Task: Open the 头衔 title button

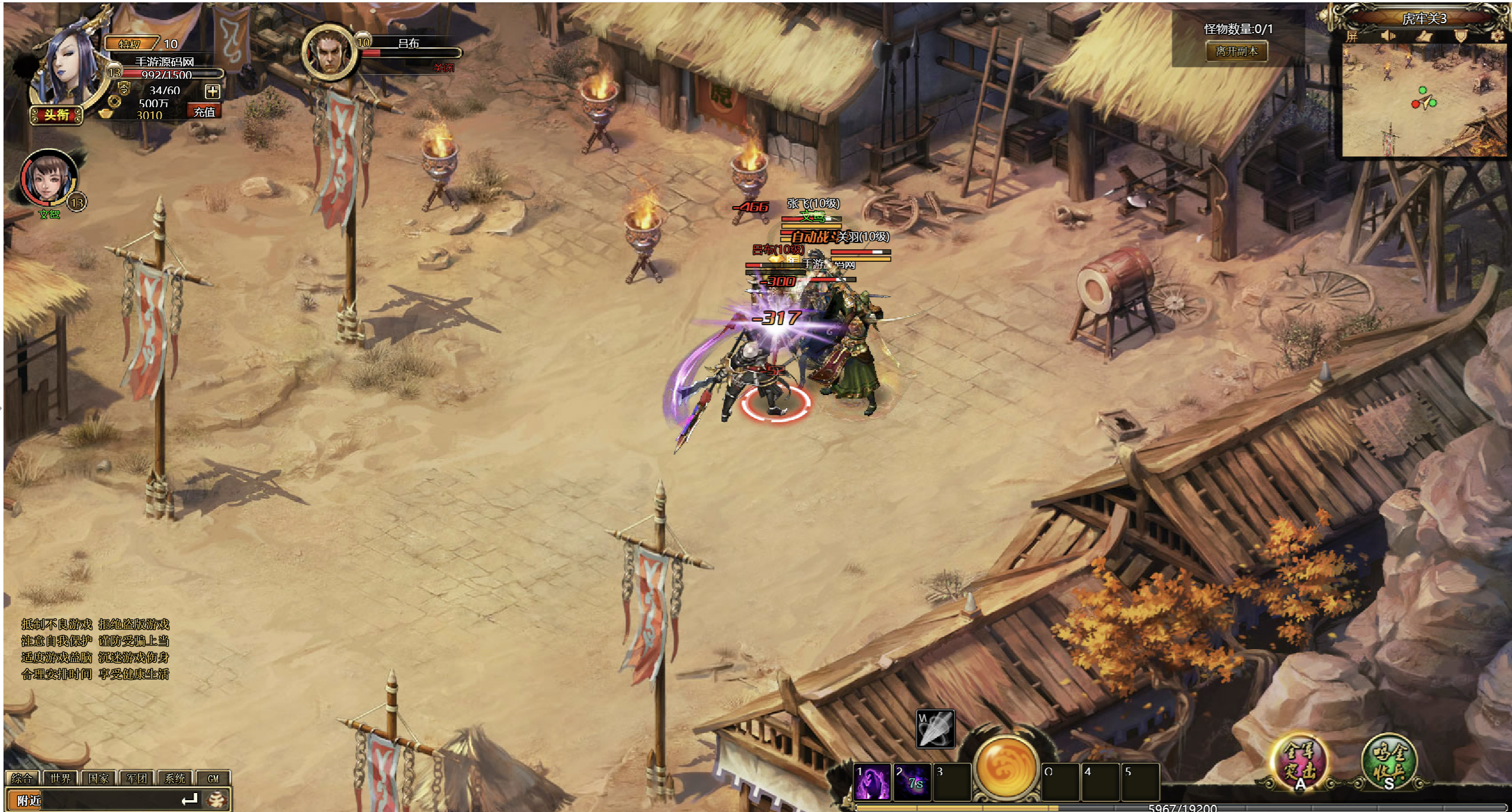Action: [x=56, y=115]
